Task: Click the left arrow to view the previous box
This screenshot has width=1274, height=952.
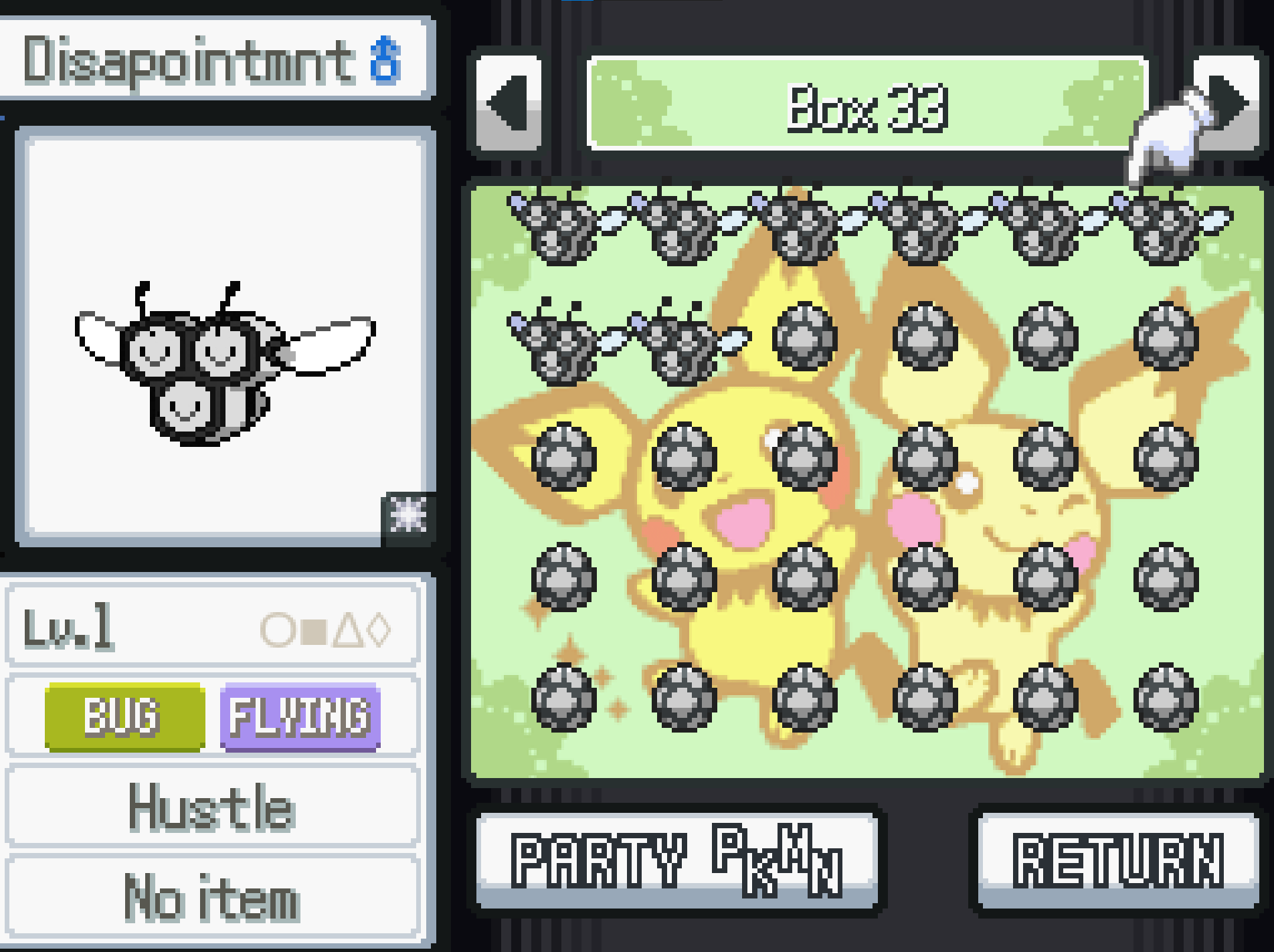Action: point(510,102)
